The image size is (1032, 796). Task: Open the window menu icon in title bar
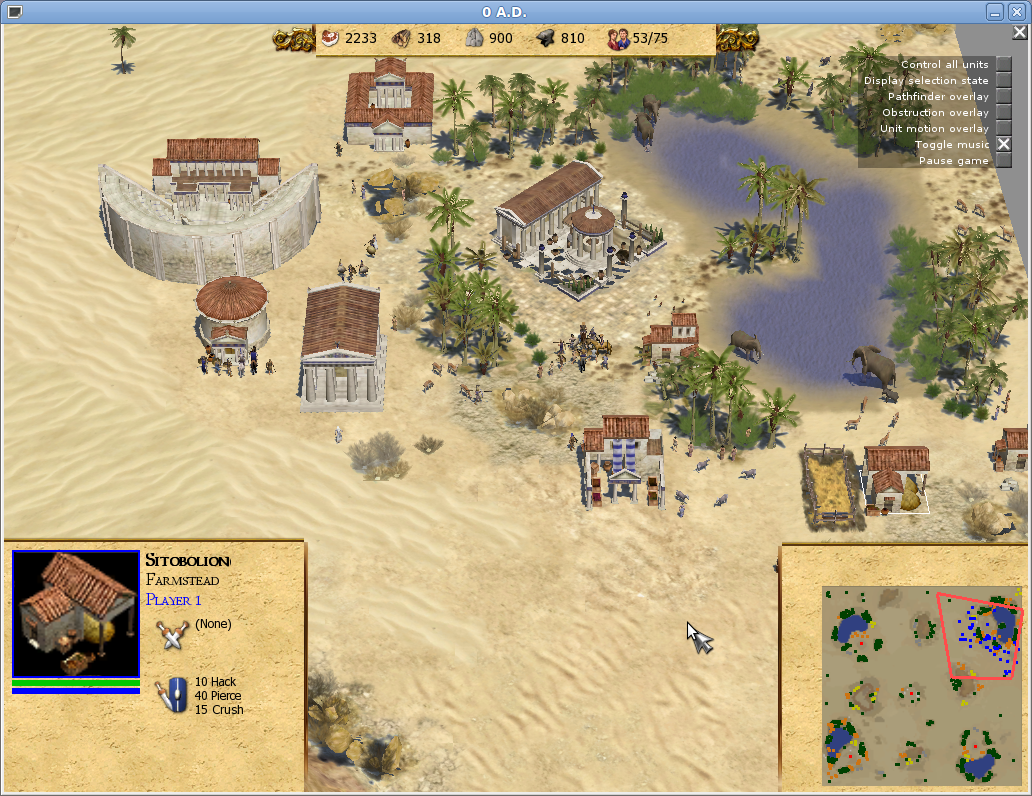point(14,12)
